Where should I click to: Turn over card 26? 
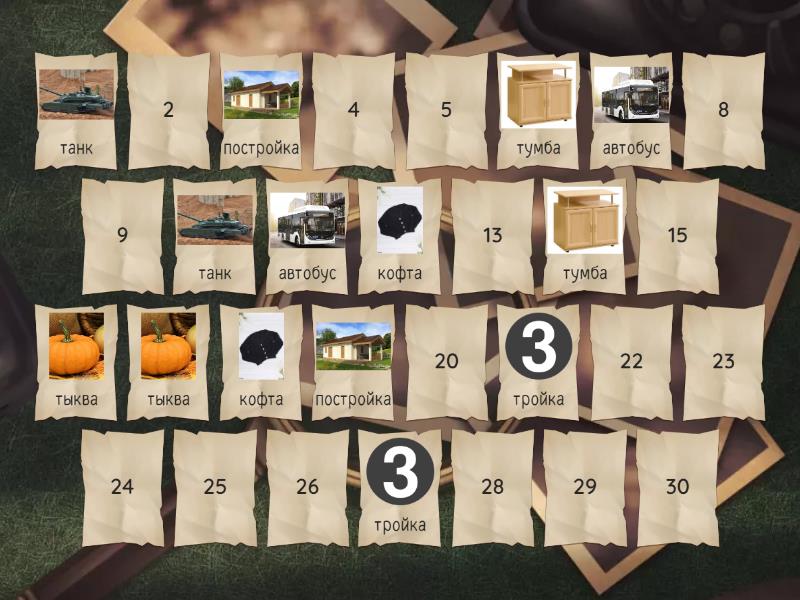click(x=307, y=488)
